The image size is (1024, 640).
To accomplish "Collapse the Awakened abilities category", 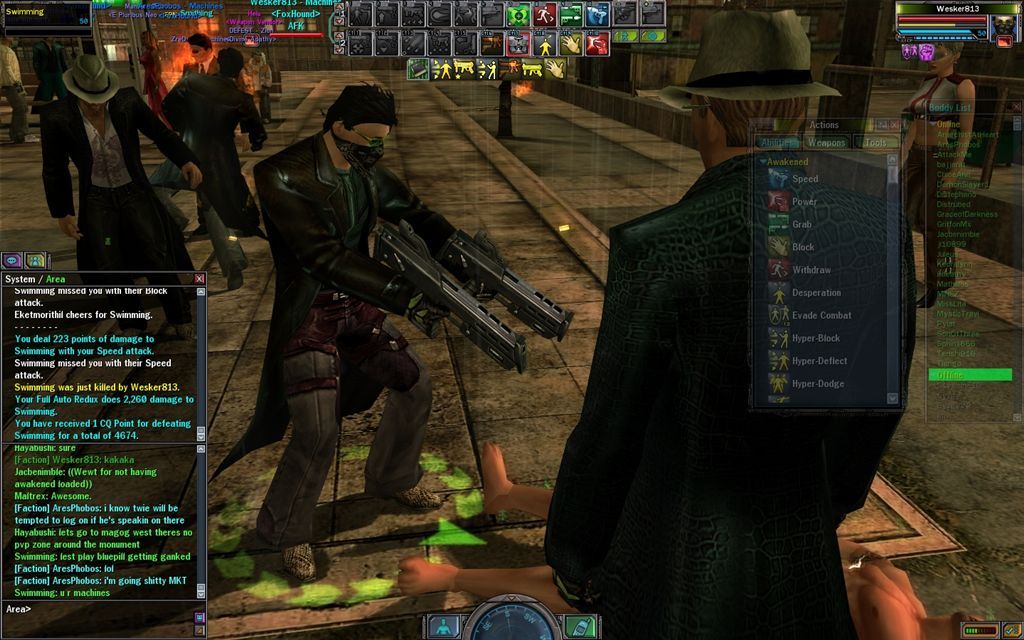I will pyautogui.click(x=763, y=161).
